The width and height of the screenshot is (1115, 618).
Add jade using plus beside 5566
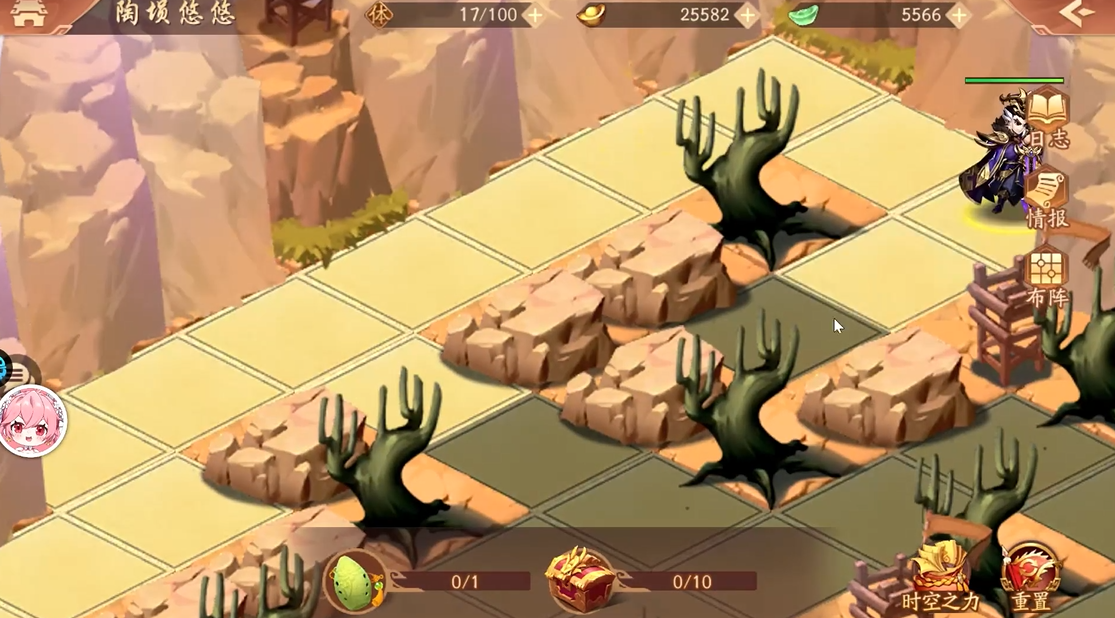pos(958,15)
